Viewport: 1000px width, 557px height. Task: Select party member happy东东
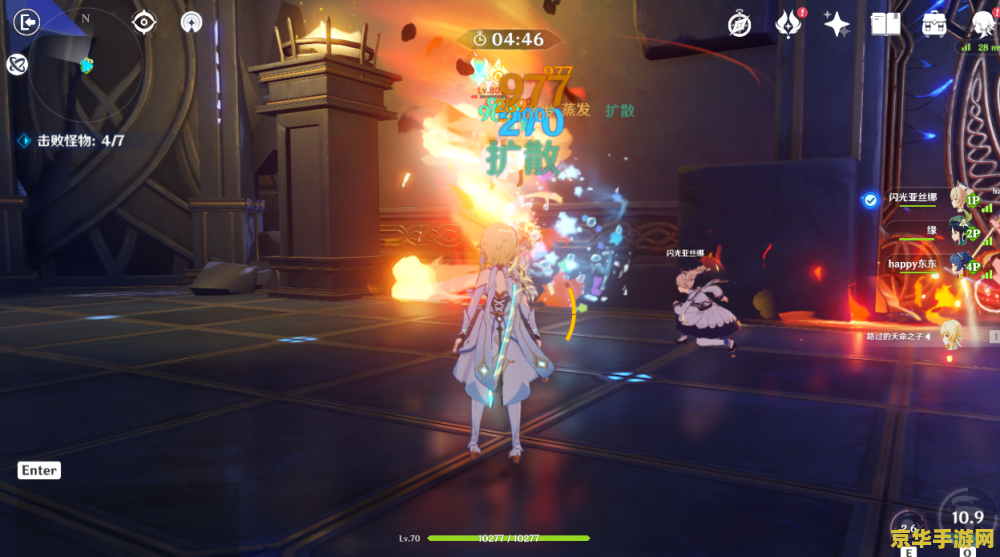(915, 265)
